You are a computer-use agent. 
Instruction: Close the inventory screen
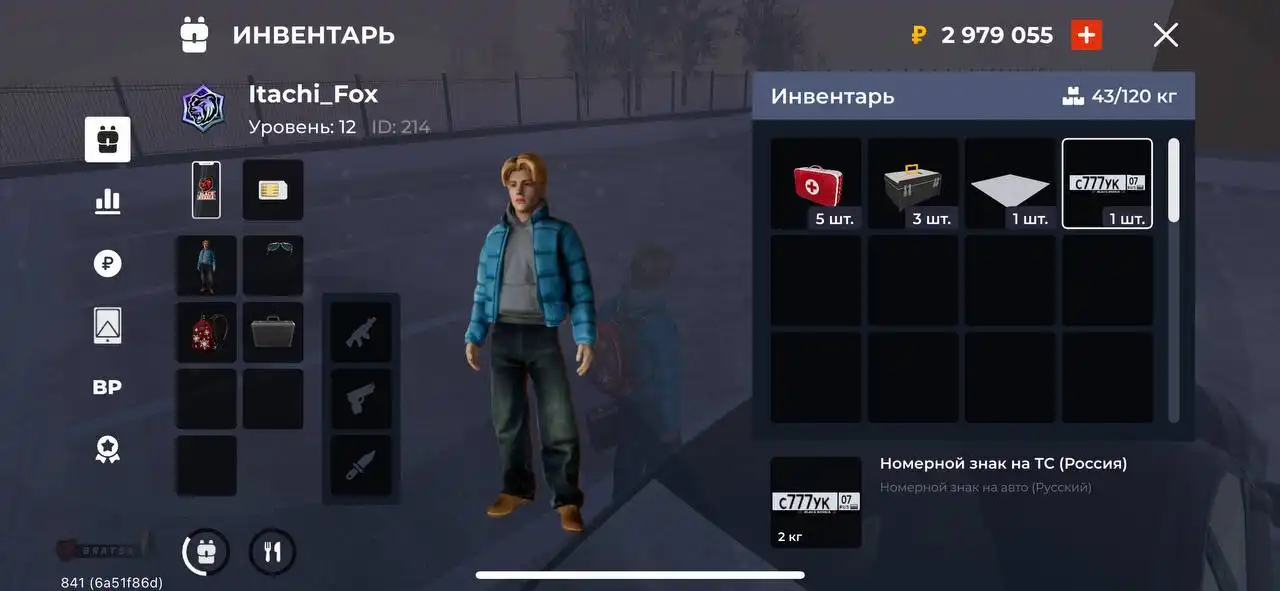click(1165, 36)
